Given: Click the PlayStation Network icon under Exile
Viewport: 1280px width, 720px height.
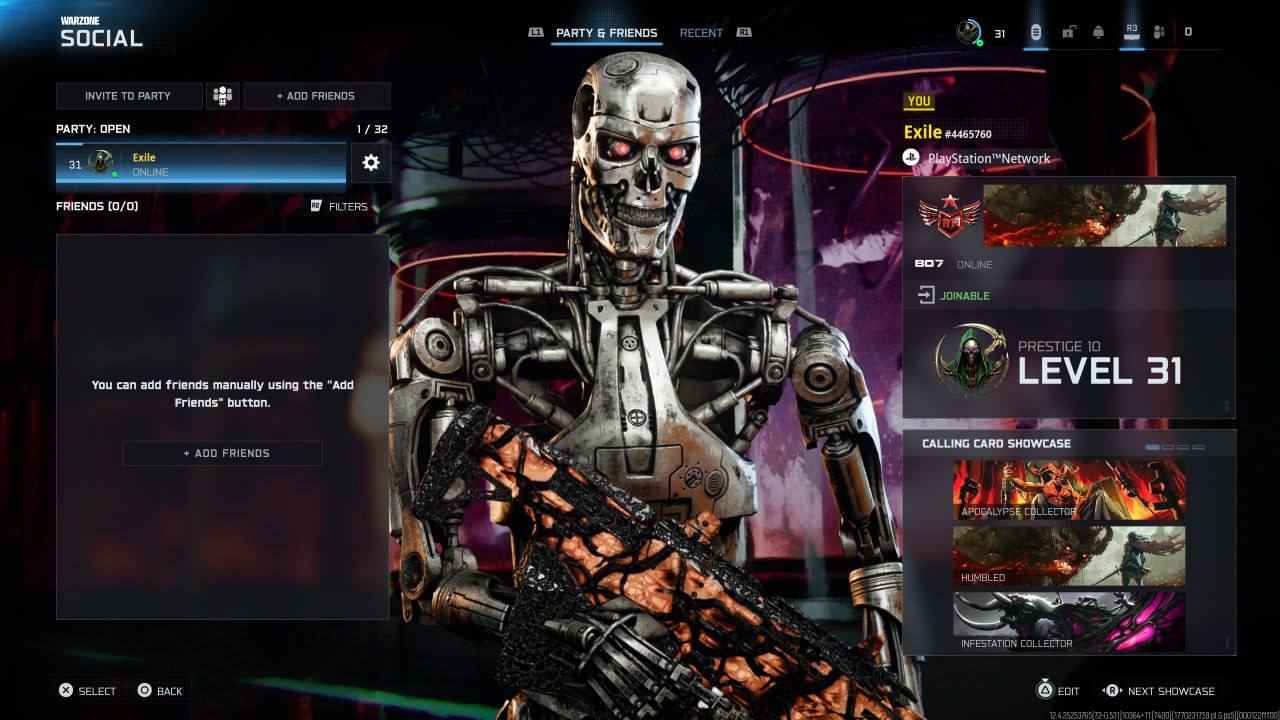Looking at the screenshot, I should coord(911,157).
